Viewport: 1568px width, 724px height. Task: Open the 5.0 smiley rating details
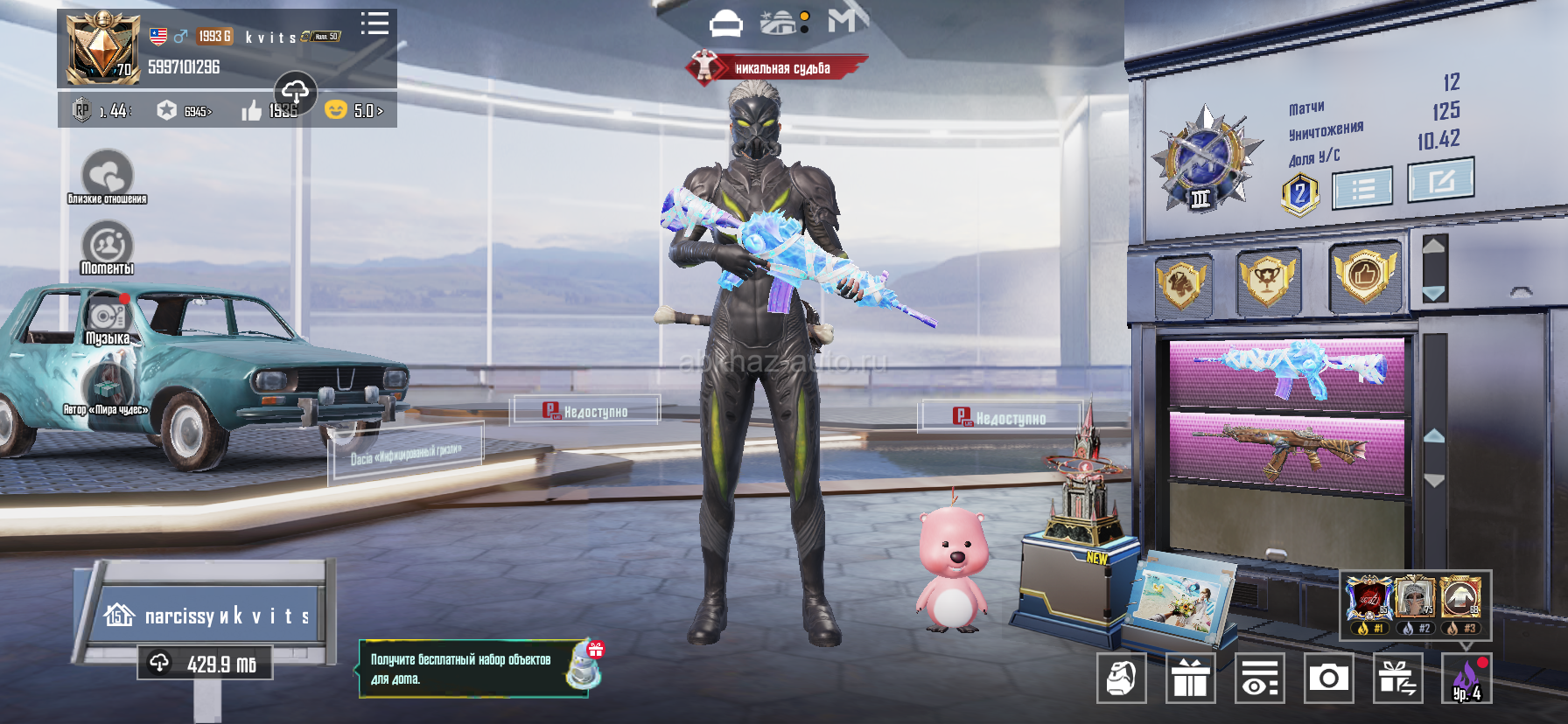click(x=354, y=111)
